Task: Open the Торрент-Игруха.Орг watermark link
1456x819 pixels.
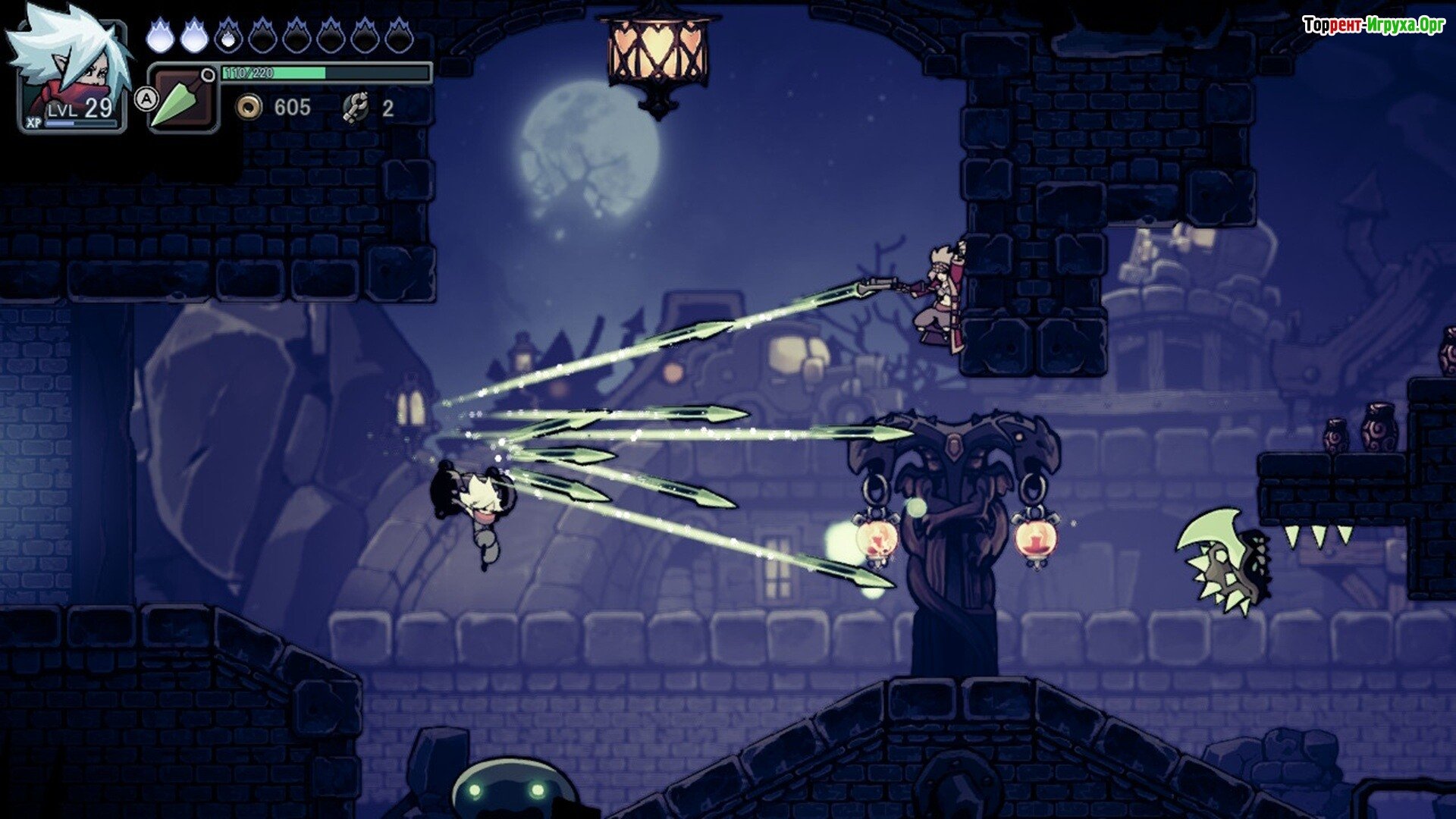Action: 1373,26
